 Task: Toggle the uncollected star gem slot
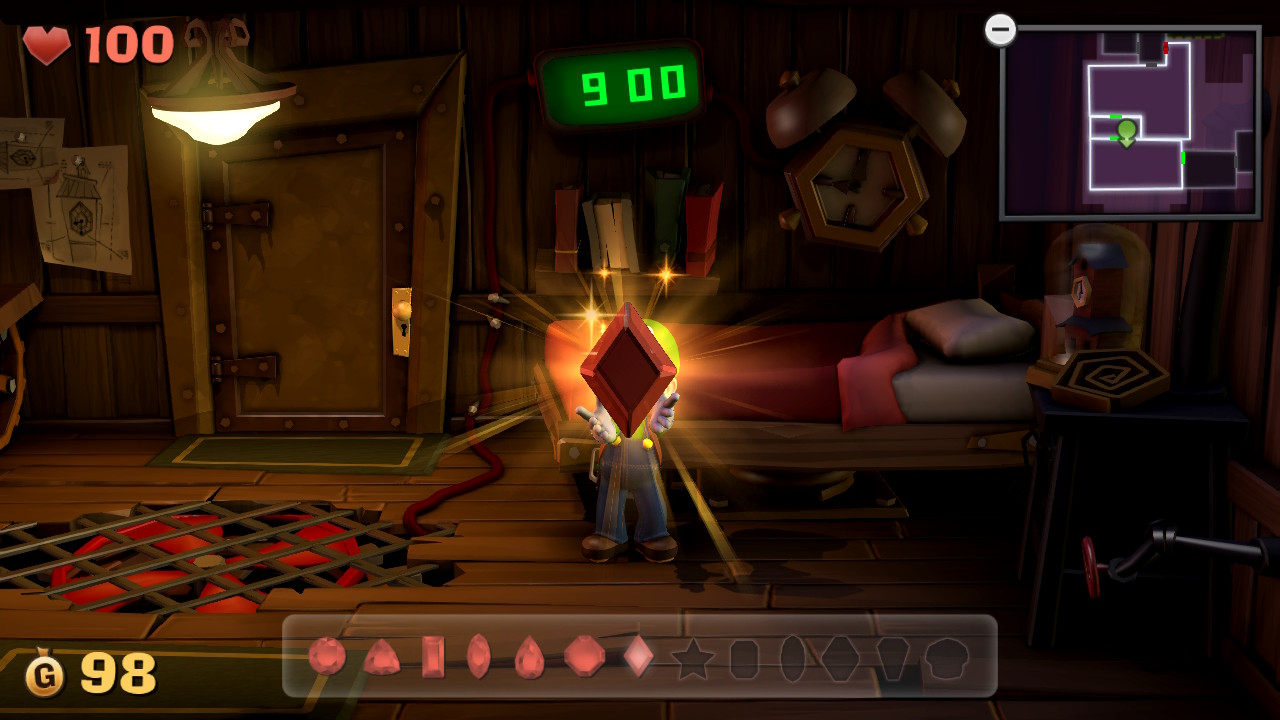point(693,658)
